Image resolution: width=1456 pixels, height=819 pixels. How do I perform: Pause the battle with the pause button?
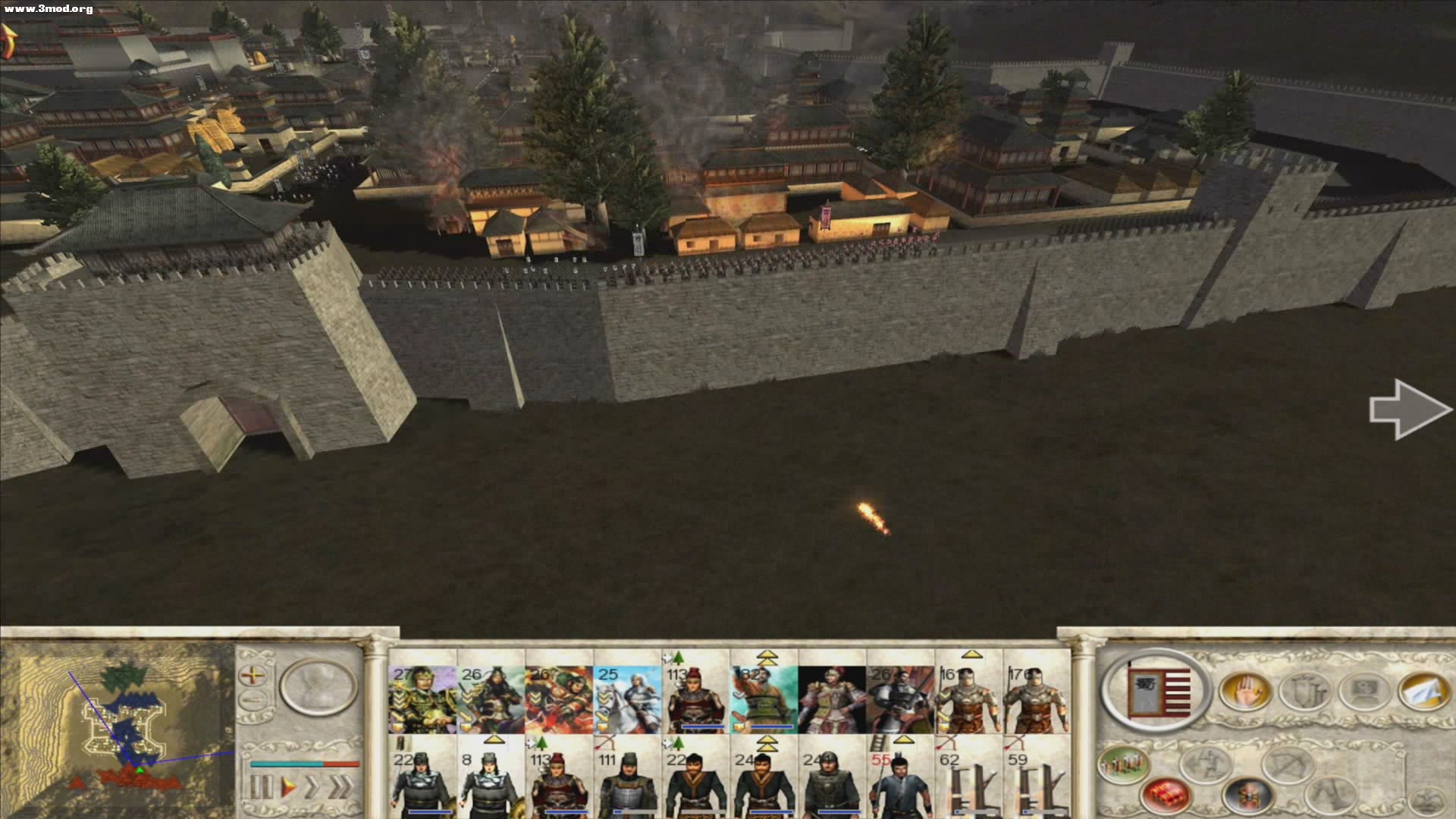tap(261, 786)
